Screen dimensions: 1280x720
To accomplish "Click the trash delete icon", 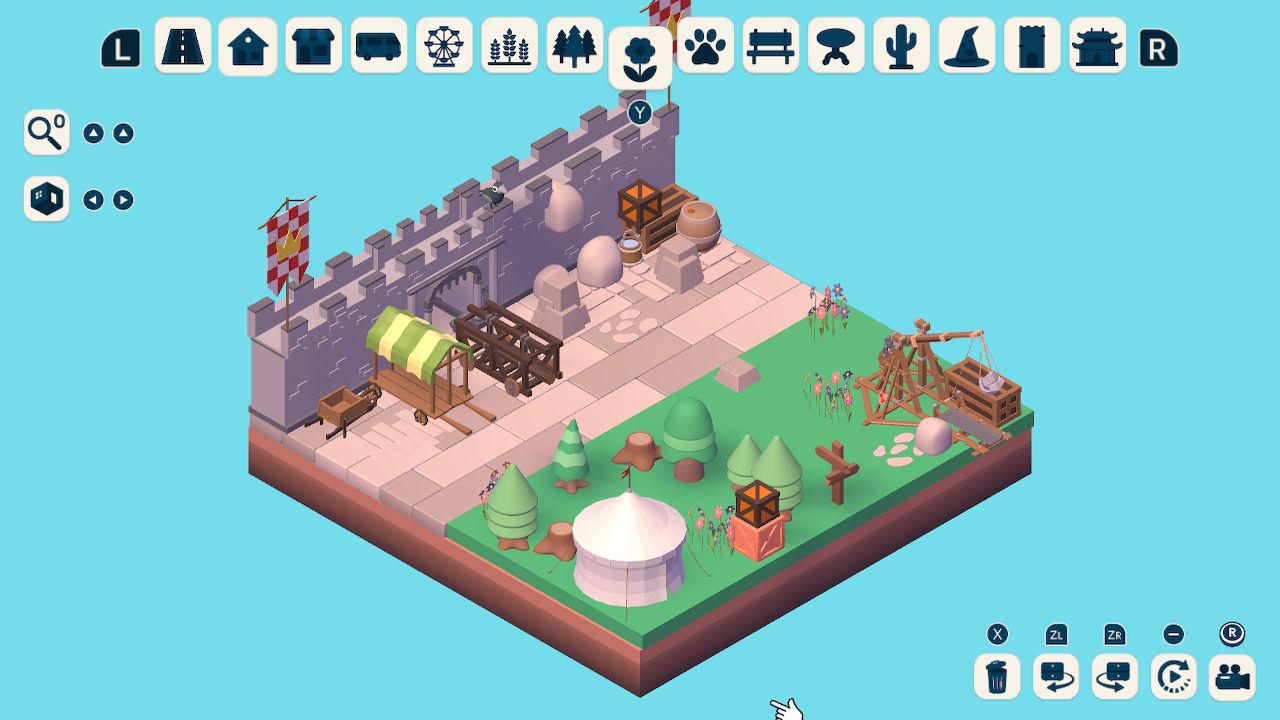I will pyautogui.click(x=995, y=677).
